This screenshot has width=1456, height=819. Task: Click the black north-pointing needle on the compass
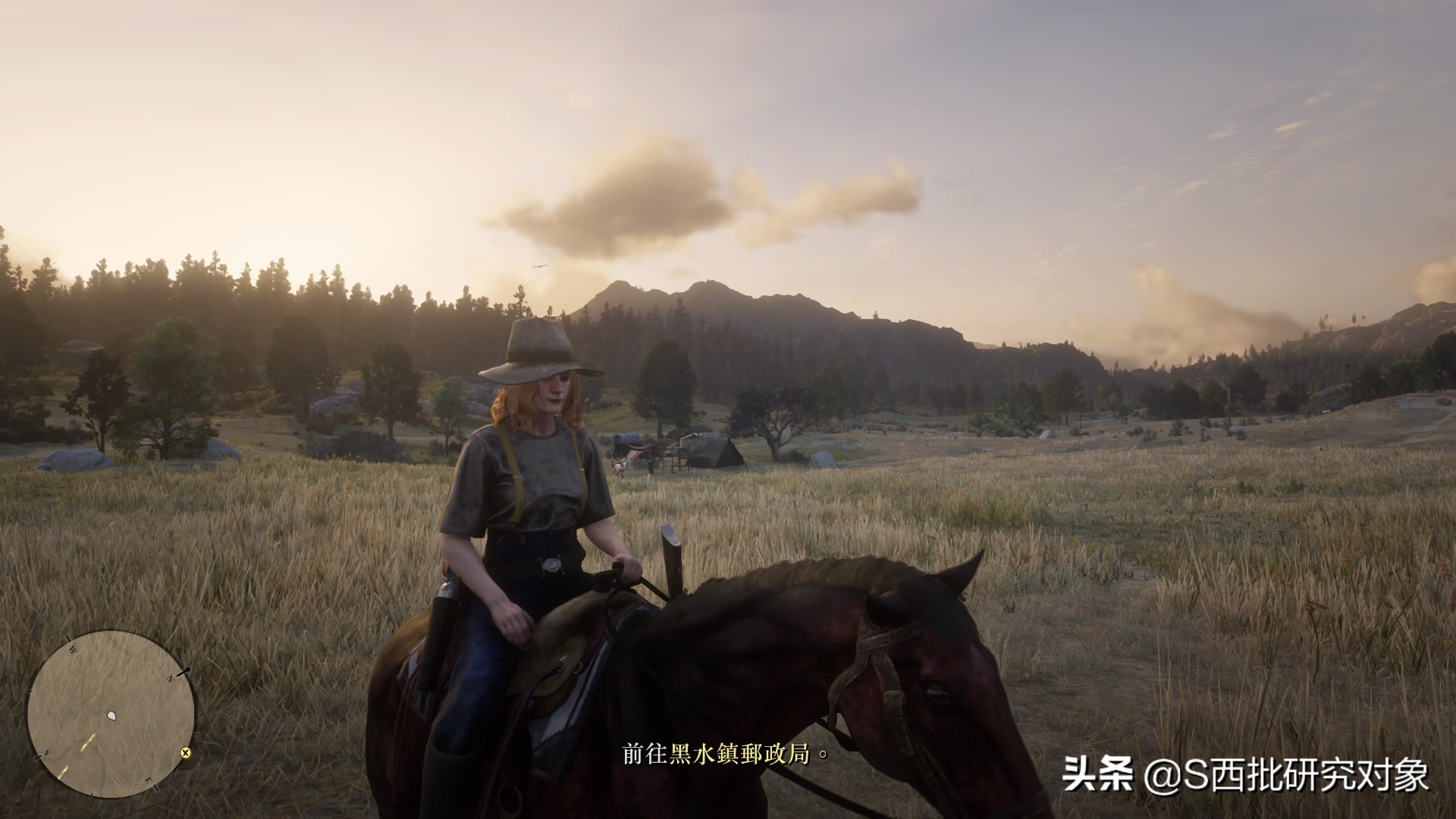[183, 671]
